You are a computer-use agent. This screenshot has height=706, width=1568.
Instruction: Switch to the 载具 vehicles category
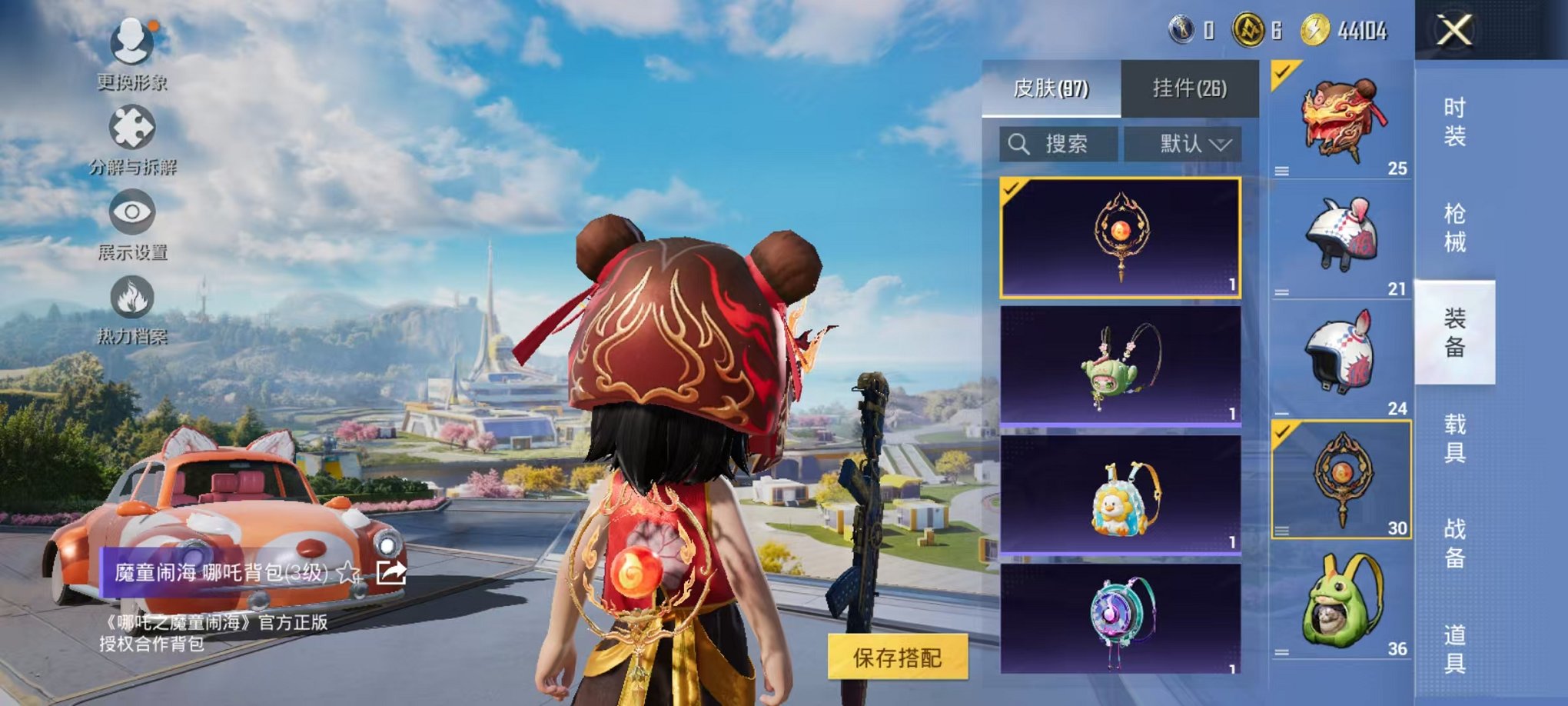click(x=1454, y=438)
